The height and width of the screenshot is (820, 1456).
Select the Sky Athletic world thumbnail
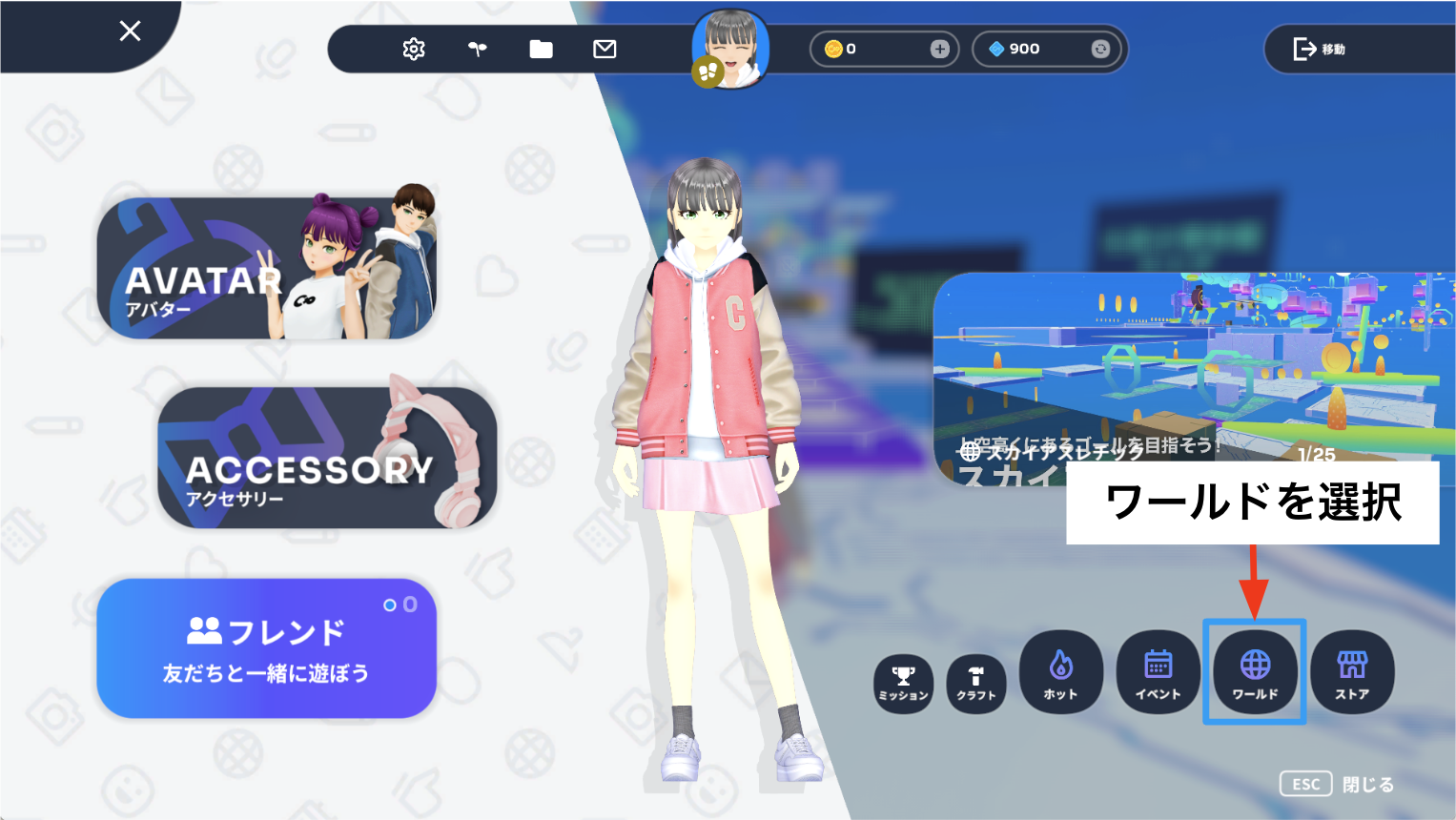pos(1192,372)
